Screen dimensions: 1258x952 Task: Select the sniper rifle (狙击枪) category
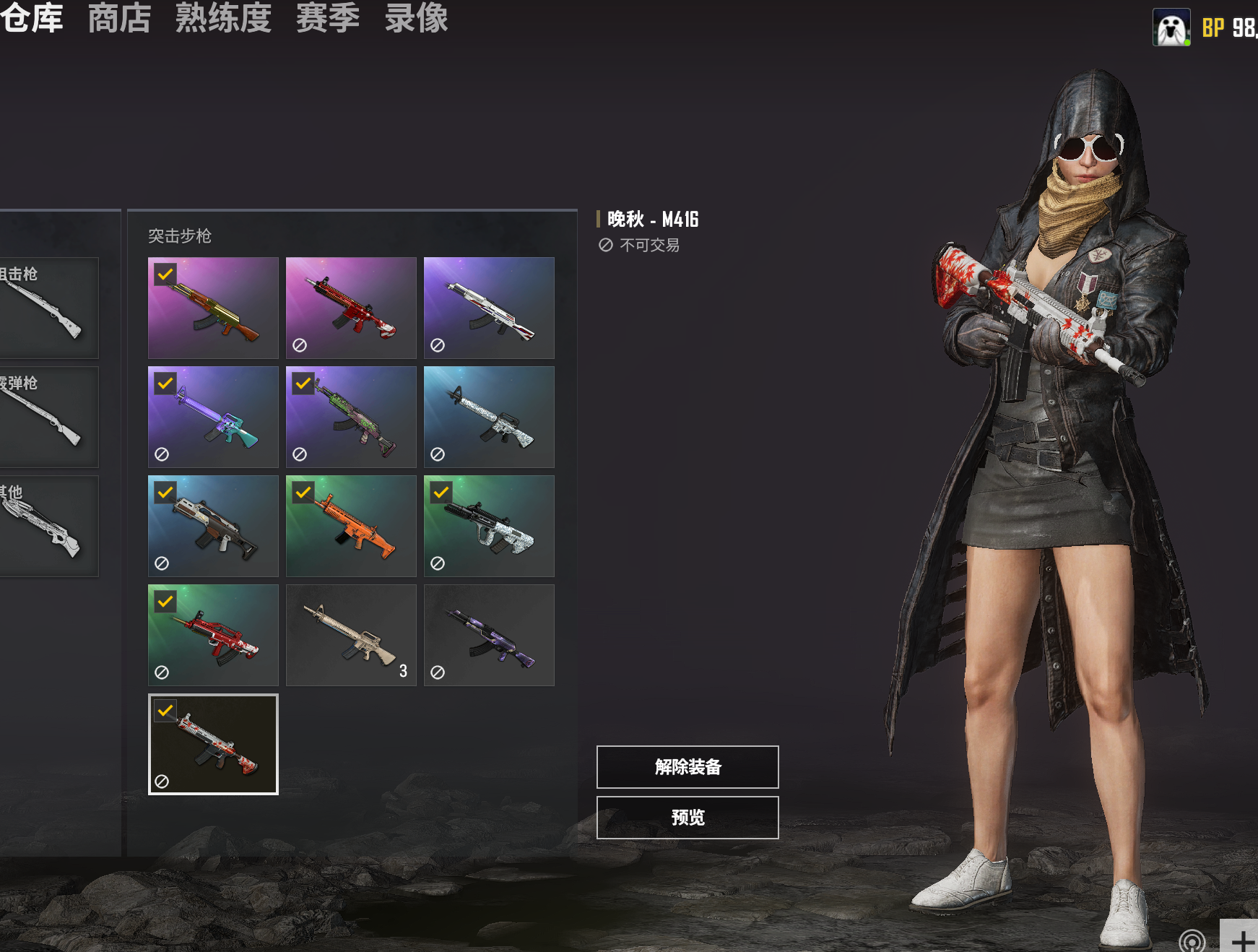[x=43, y=307]
